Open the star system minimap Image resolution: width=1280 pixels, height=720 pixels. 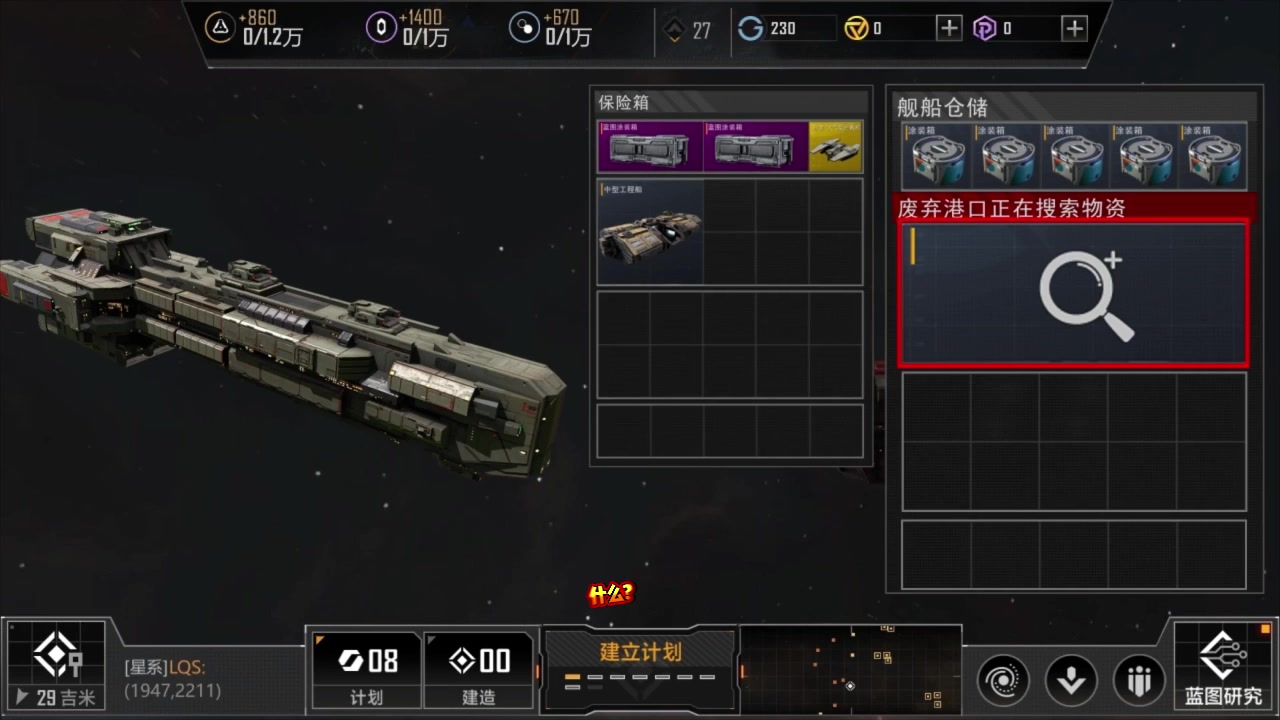click(x=850, y=667)
